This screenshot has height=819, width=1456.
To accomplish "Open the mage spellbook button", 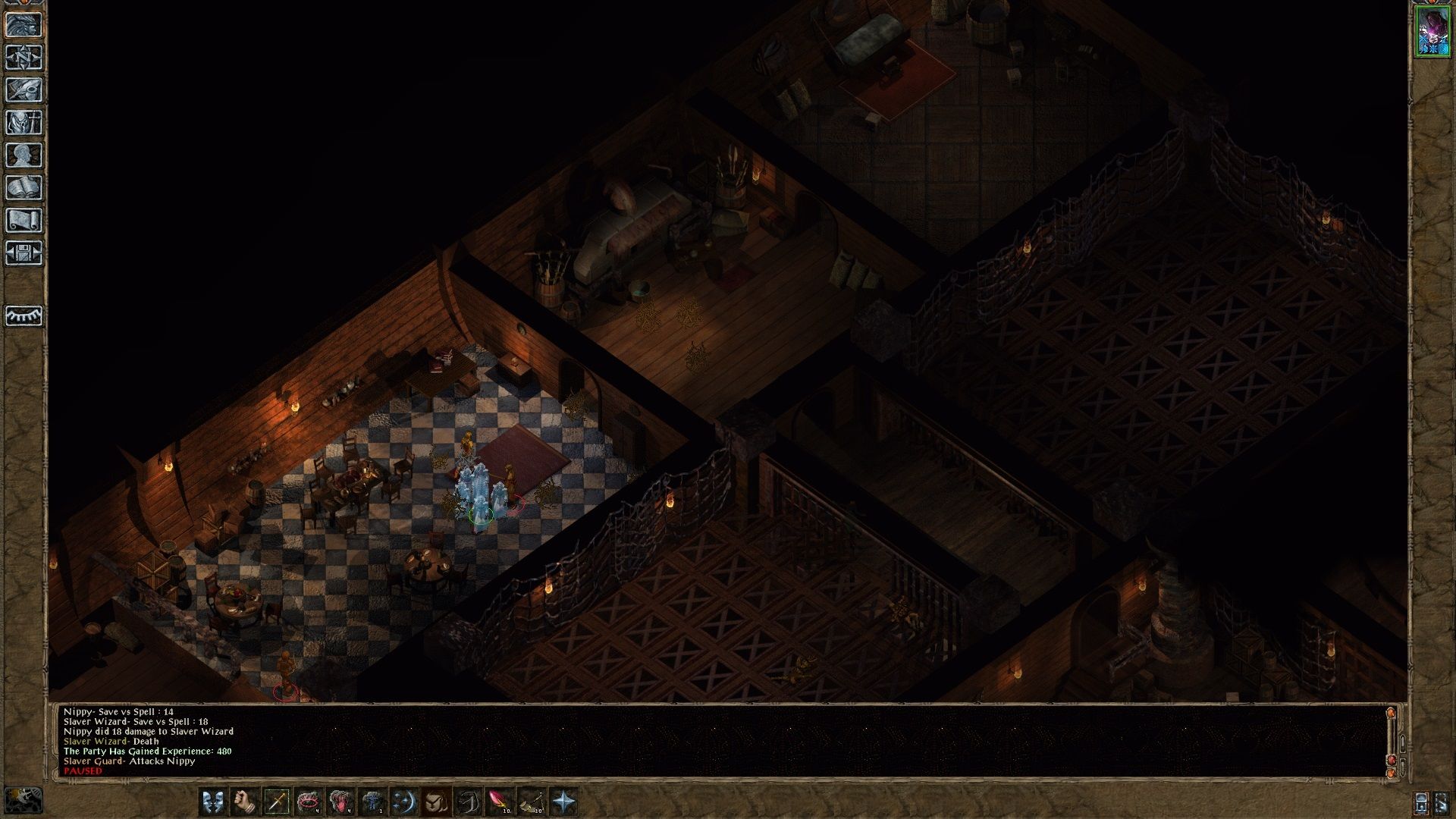I will coord(24,187).
